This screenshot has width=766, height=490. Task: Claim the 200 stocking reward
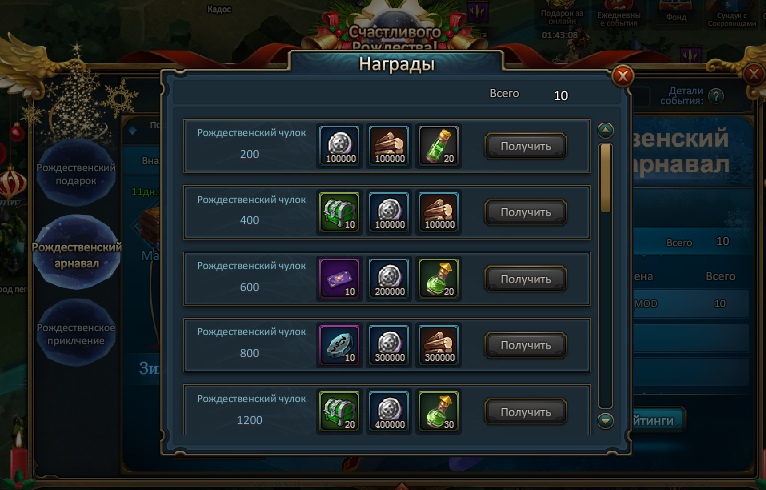click(x=525, y=146)
